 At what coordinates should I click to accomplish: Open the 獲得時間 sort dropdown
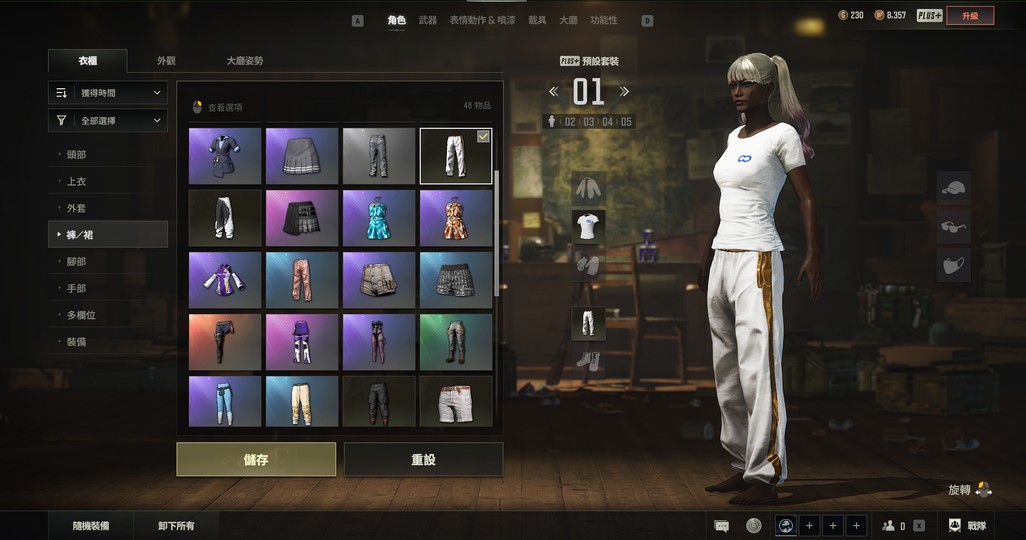108,93
